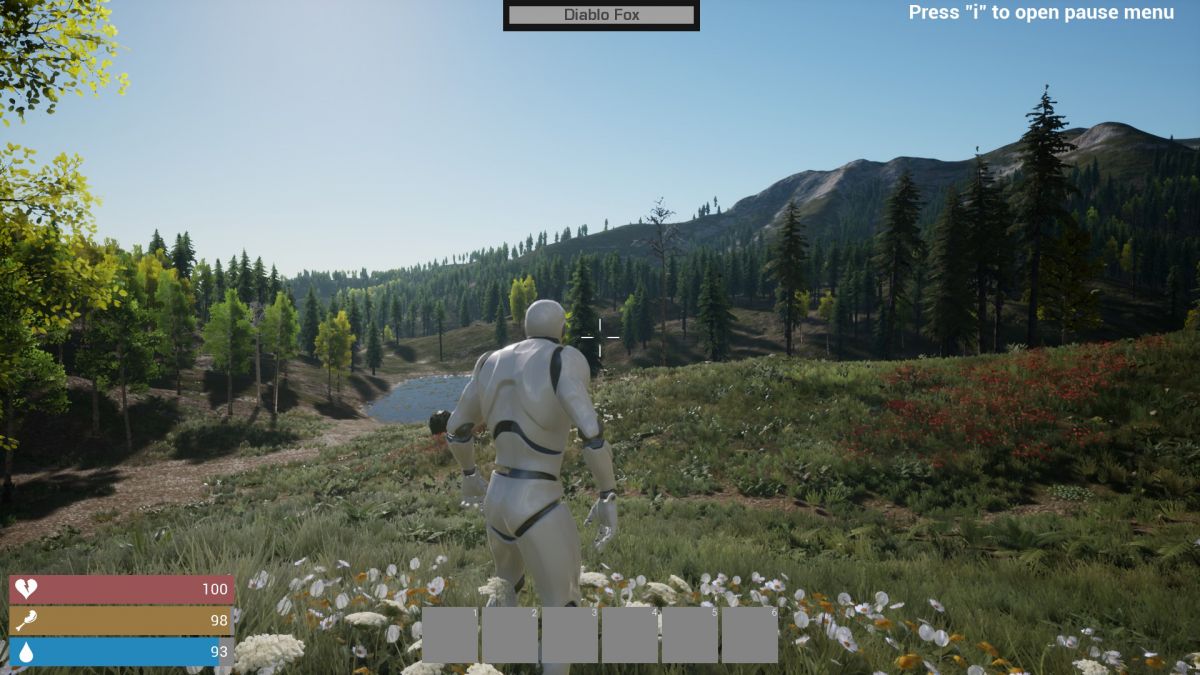This screenshot has width=1200, height=675.
Task: Activate hotbar slot numbered 3
Action: (x=570, y=635)
